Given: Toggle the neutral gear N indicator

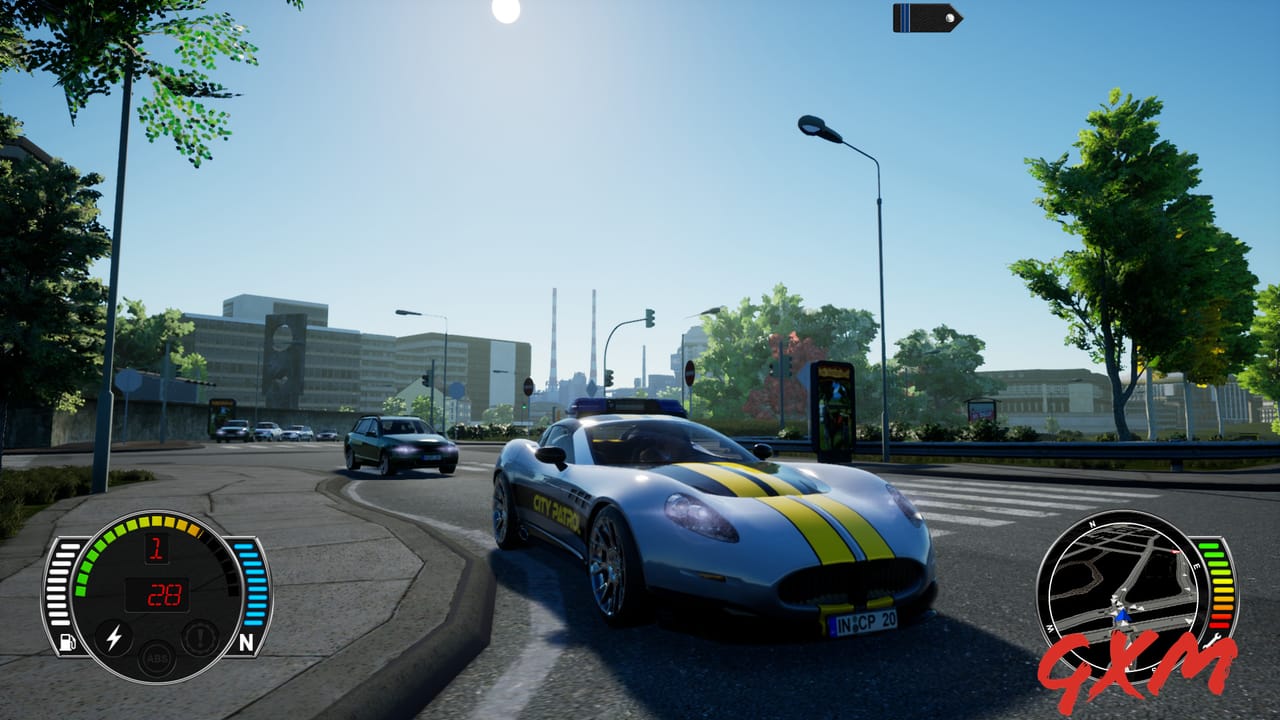Looking at the screenshot, I should pyautogui.click(x=248, y=639).
